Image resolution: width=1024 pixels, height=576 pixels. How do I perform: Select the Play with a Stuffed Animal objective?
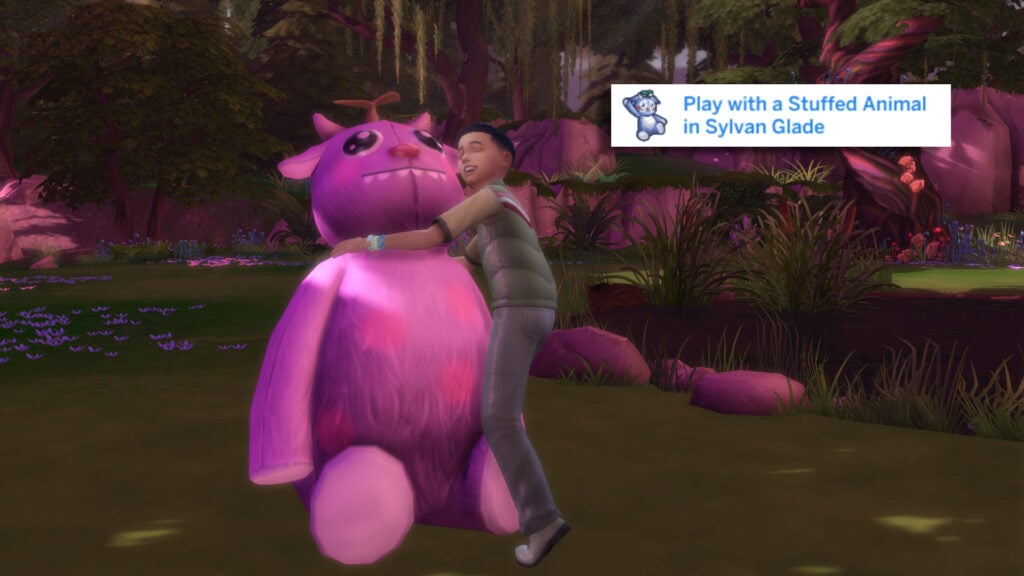click(x=804, y=115)
